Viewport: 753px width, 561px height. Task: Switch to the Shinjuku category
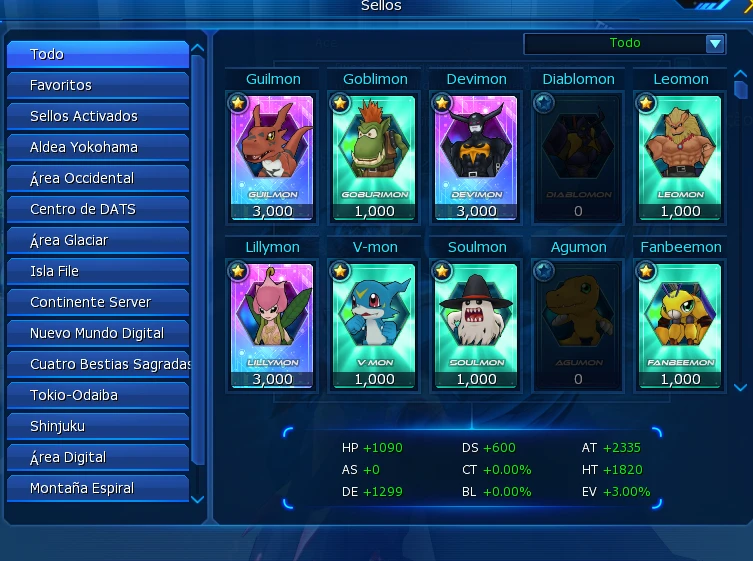click(x=97, y=426)
